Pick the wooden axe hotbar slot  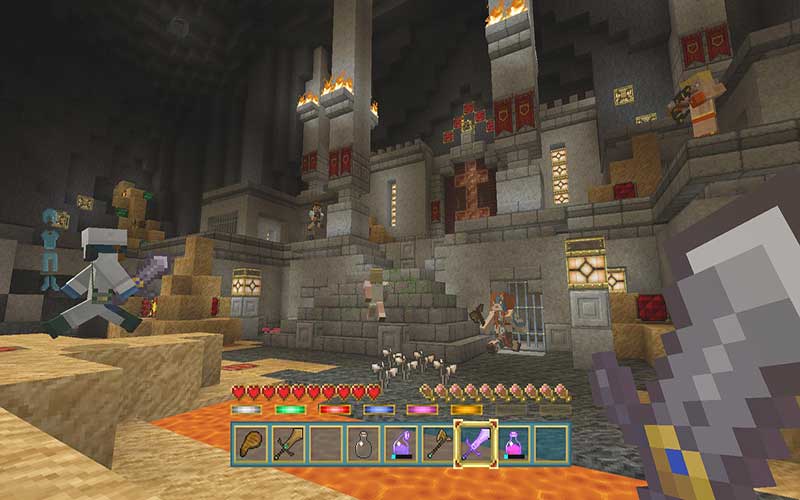(x=436, y=444)
